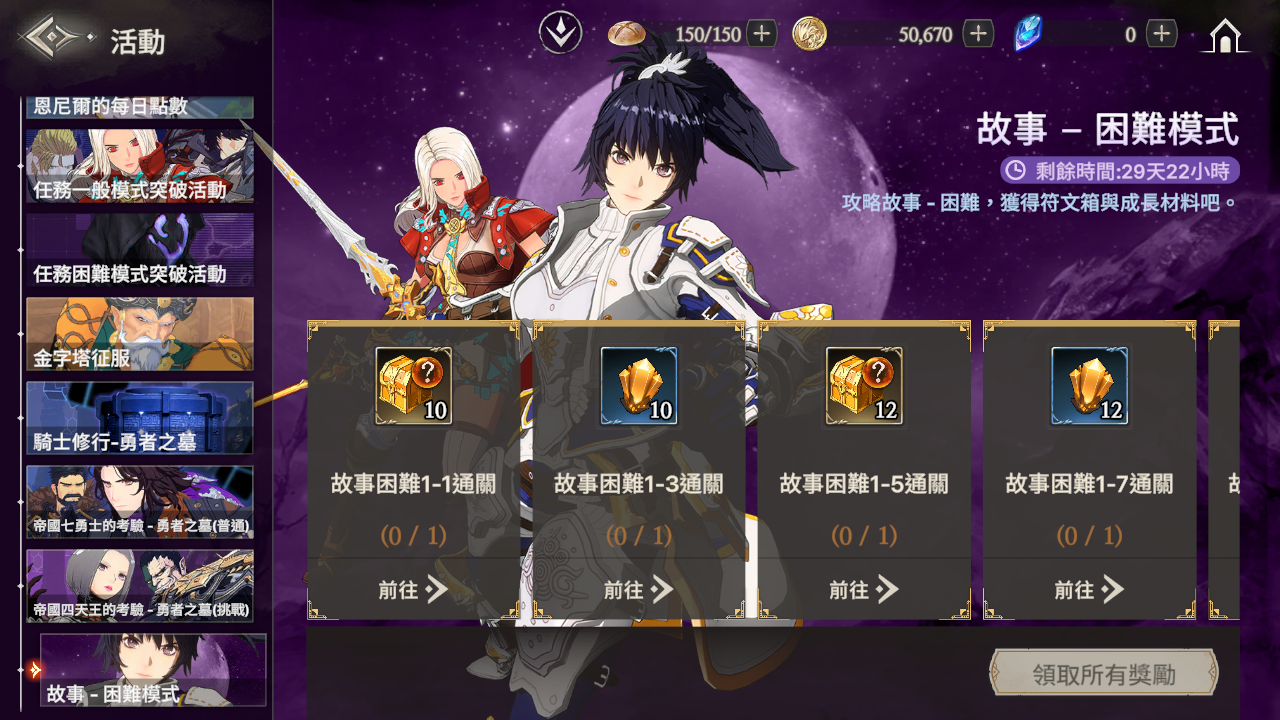Buy more gold coins with plus button

tap(977, 34)
